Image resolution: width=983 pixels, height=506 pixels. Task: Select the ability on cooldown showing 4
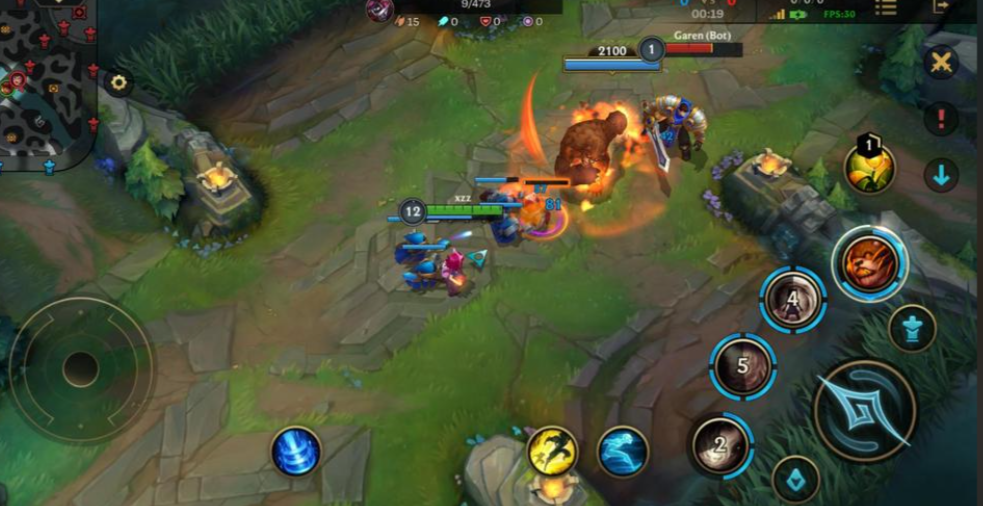point(793,300)
